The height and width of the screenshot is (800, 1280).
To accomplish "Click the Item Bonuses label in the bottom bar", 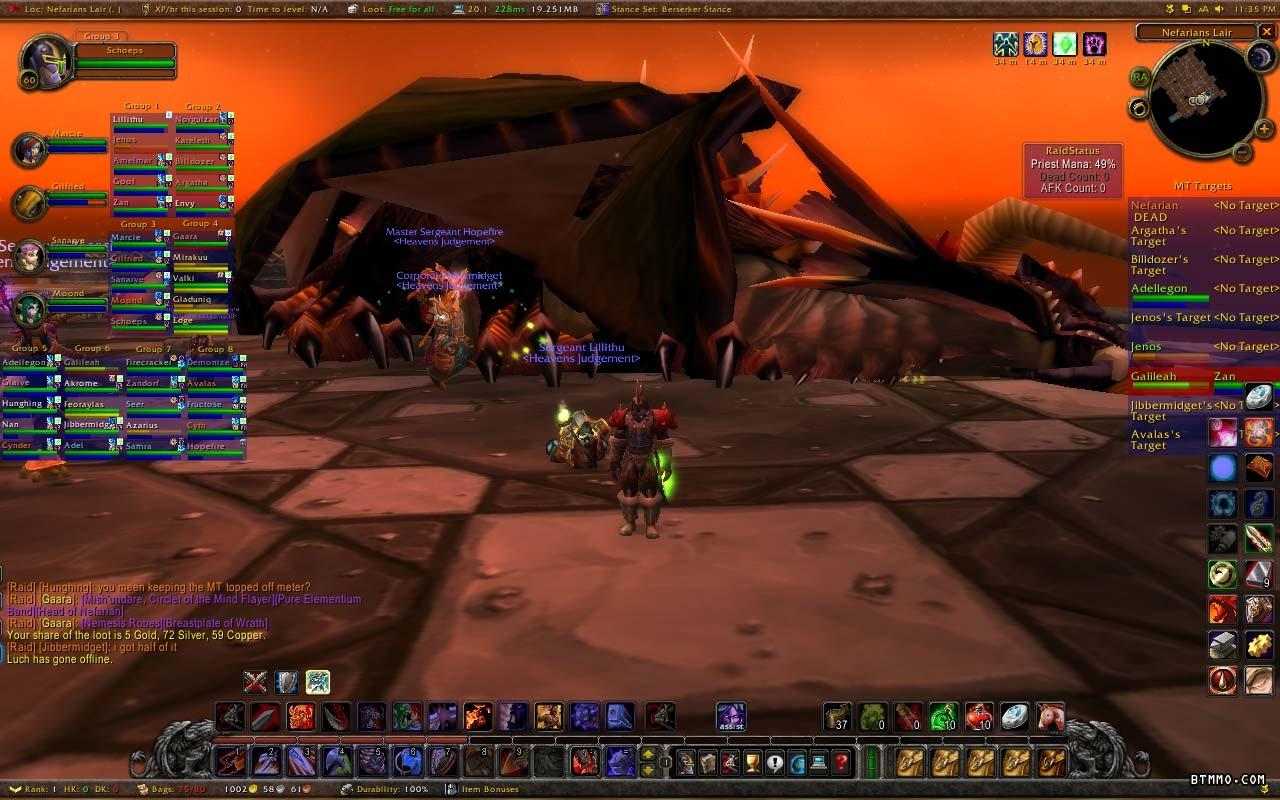I will click(488, 789).
